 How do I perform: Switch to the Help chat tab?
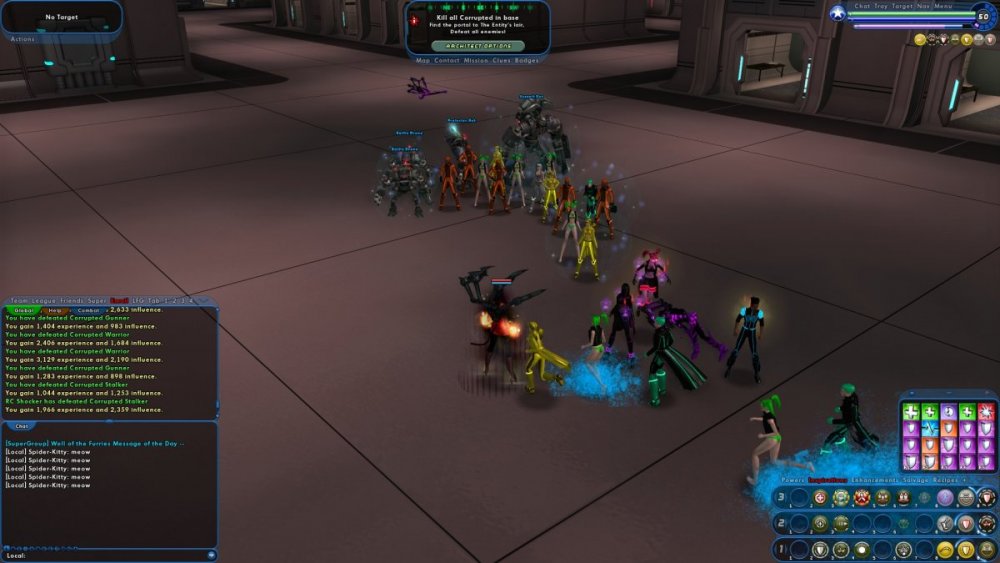pos(55,310)
